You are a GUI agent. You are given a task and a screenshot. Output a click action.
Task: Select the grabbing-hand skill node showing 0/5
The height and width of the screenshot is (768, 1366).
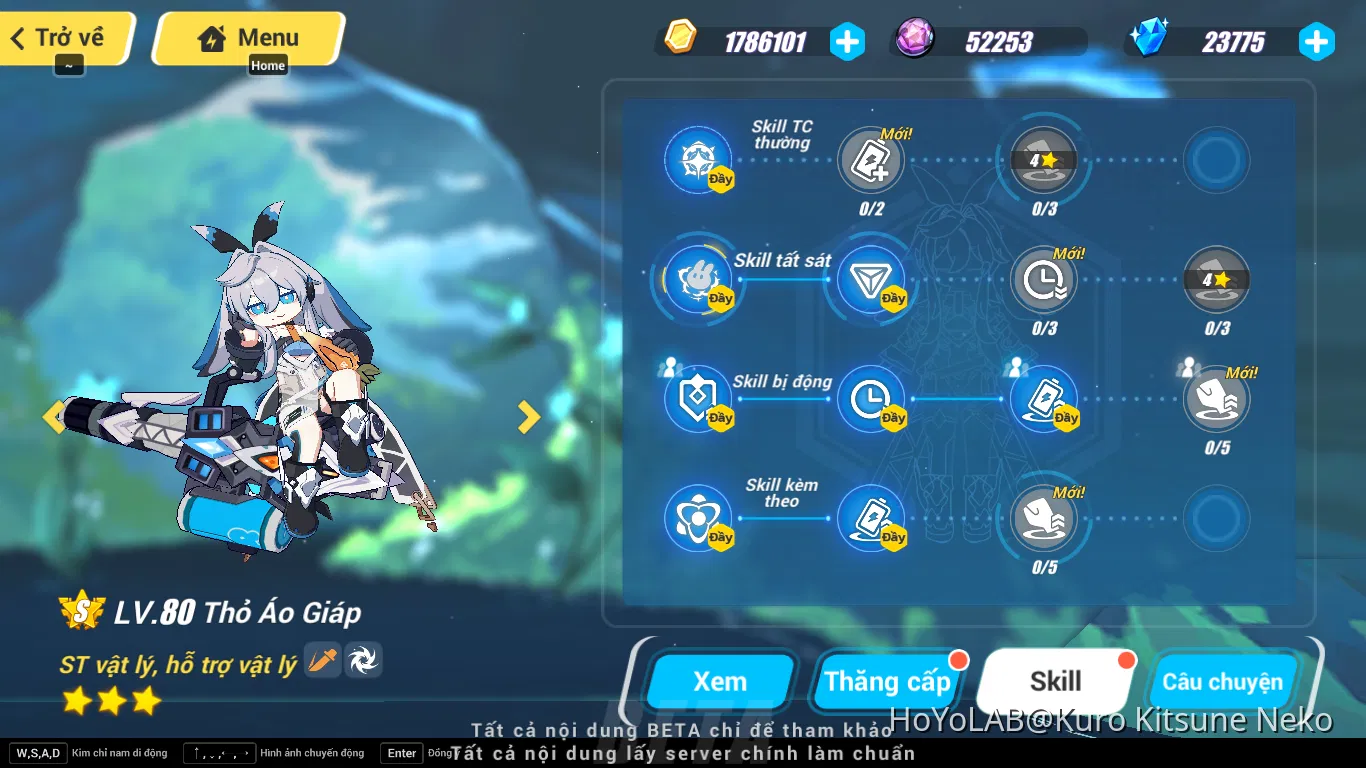coord(1216,399)
